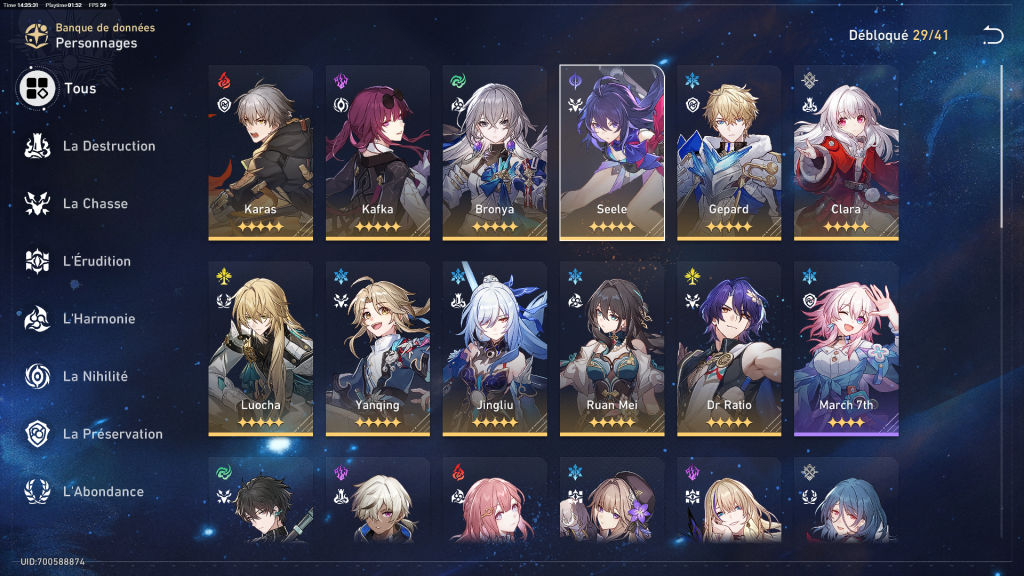Show L'Érudition characters
Image resolution: width=1024 pixels, height=576 pixels.
[78, 261]
